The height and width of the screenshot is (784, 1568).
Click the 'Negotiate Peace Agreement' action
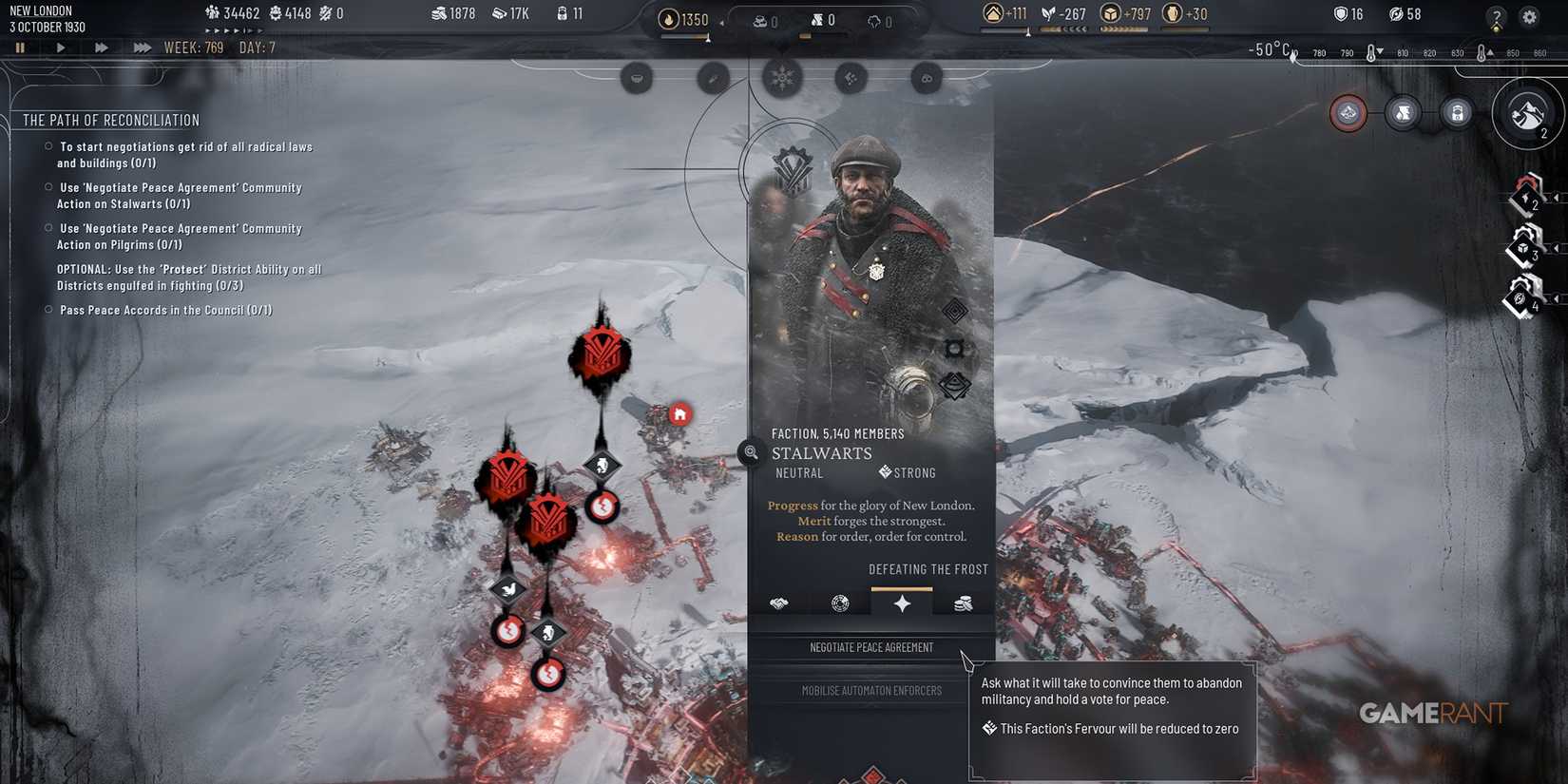click(870, 647)
